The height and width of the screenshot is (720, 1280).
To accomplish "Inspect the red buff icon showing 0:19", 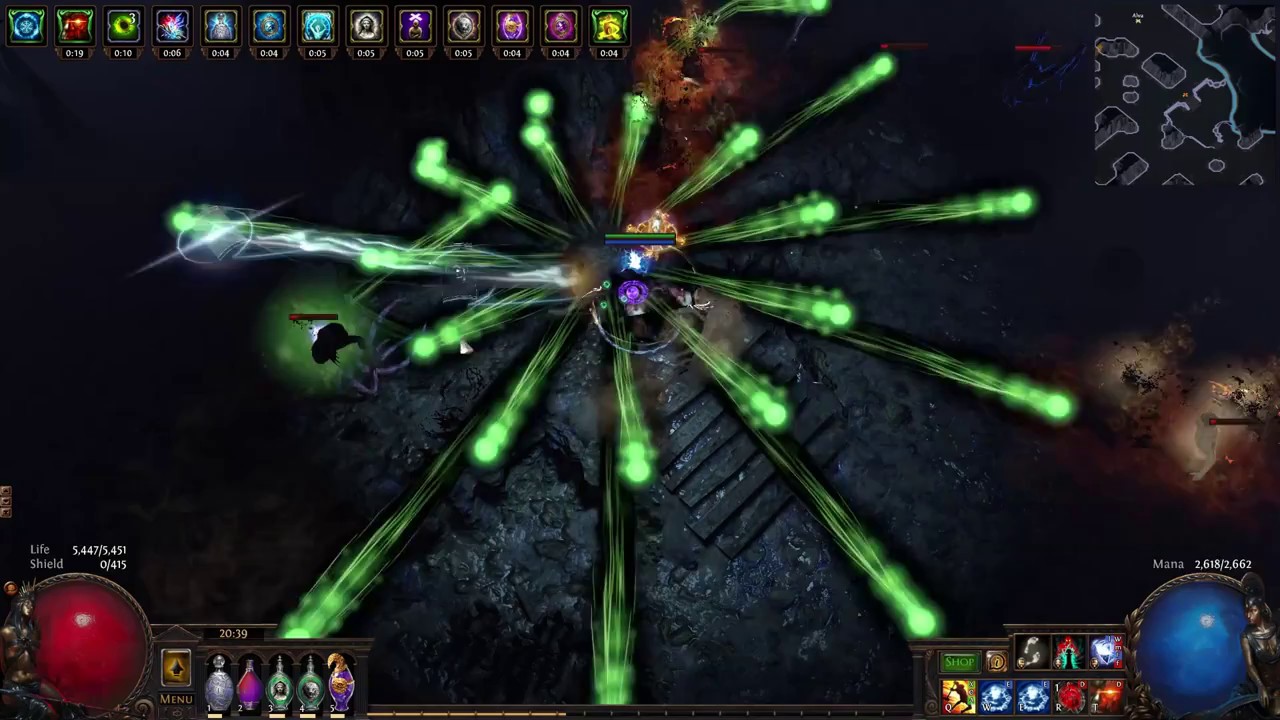I will tap(74, 27).
